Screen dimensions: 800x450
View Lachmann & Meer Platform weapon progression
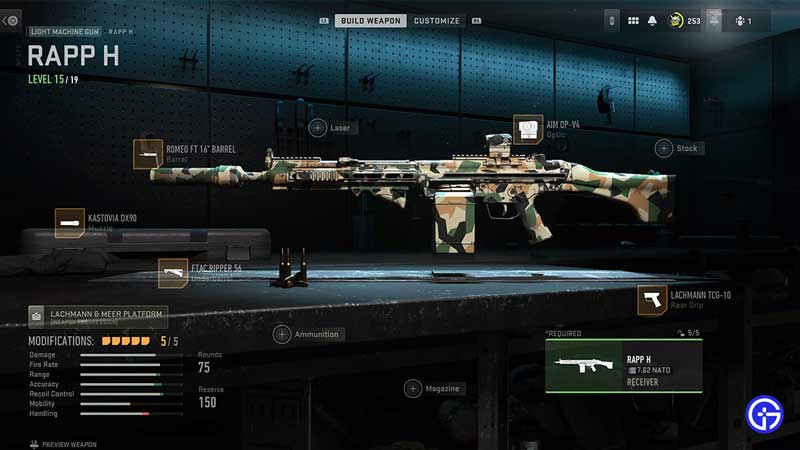97,317
